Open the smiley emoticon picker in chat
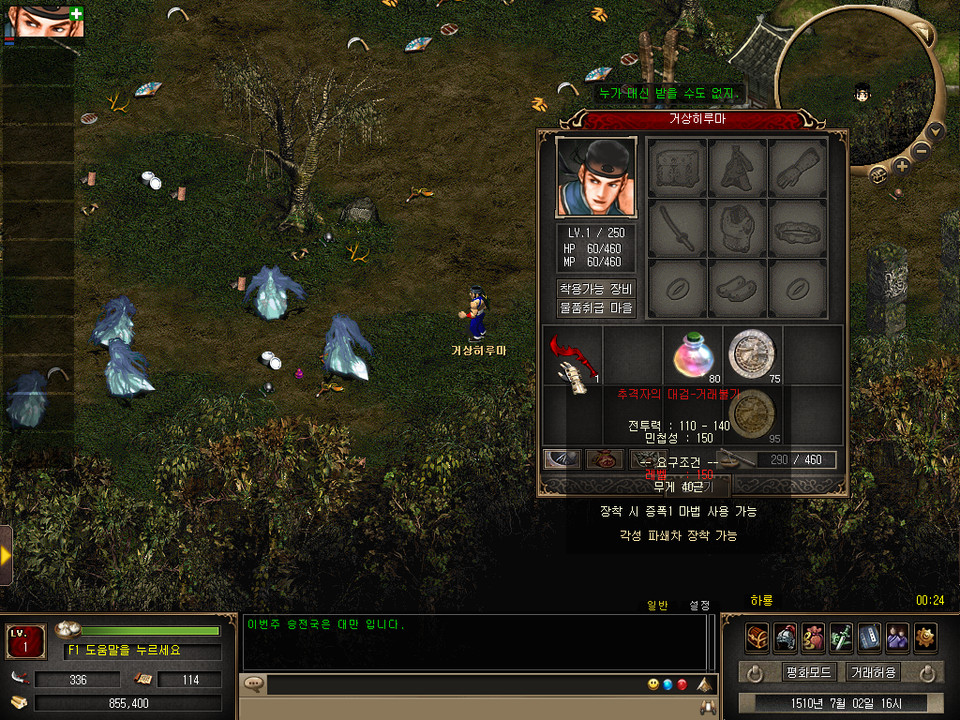This screenshot has height=720, width=960. click(x=653, y=685)
